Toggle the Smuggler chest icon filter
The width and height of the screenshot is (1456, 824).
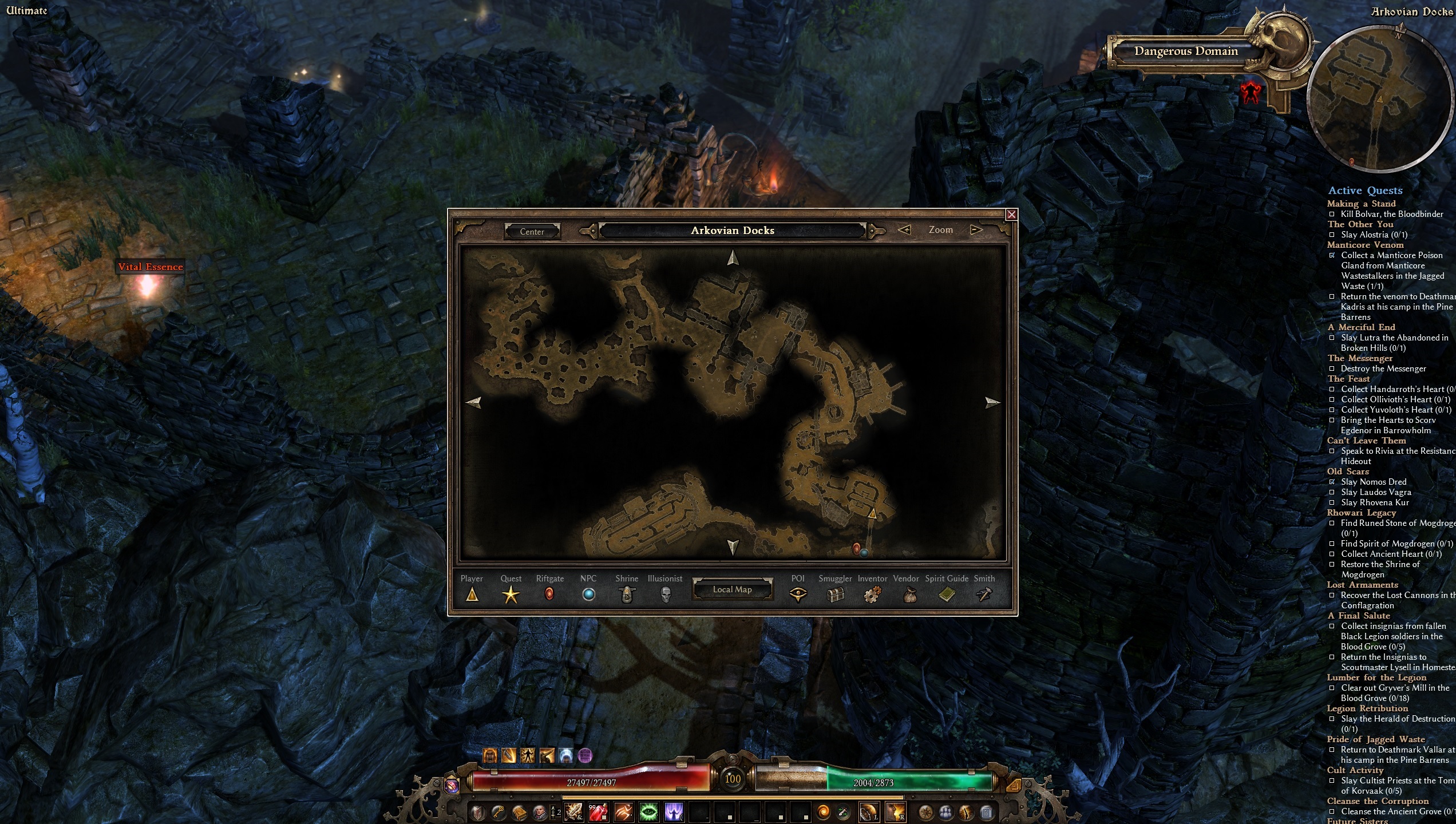point(836,595)
